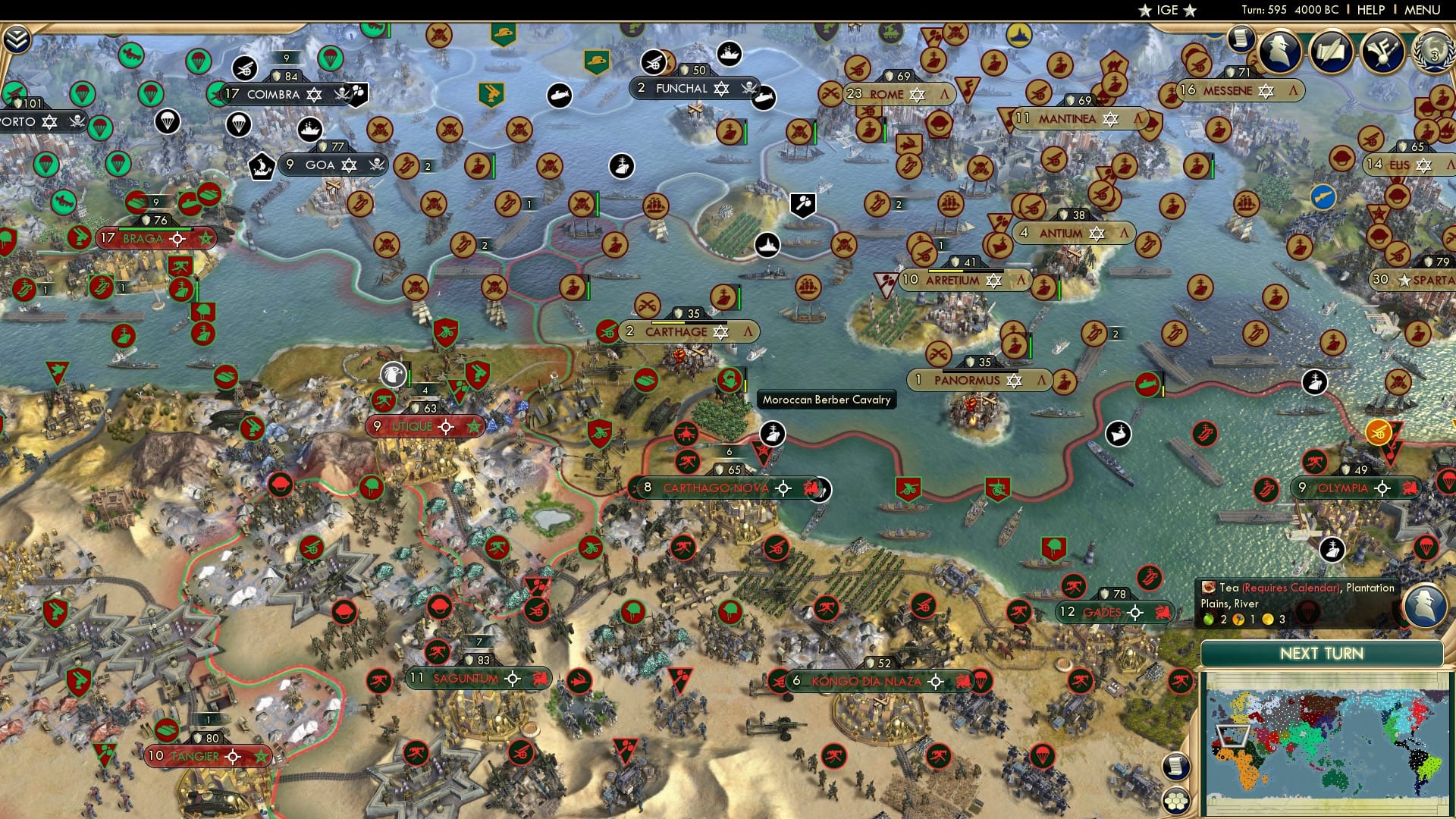1456x819 pixels.
Task: Click Arretium's yellow growth progress bar
Action: 945,271
